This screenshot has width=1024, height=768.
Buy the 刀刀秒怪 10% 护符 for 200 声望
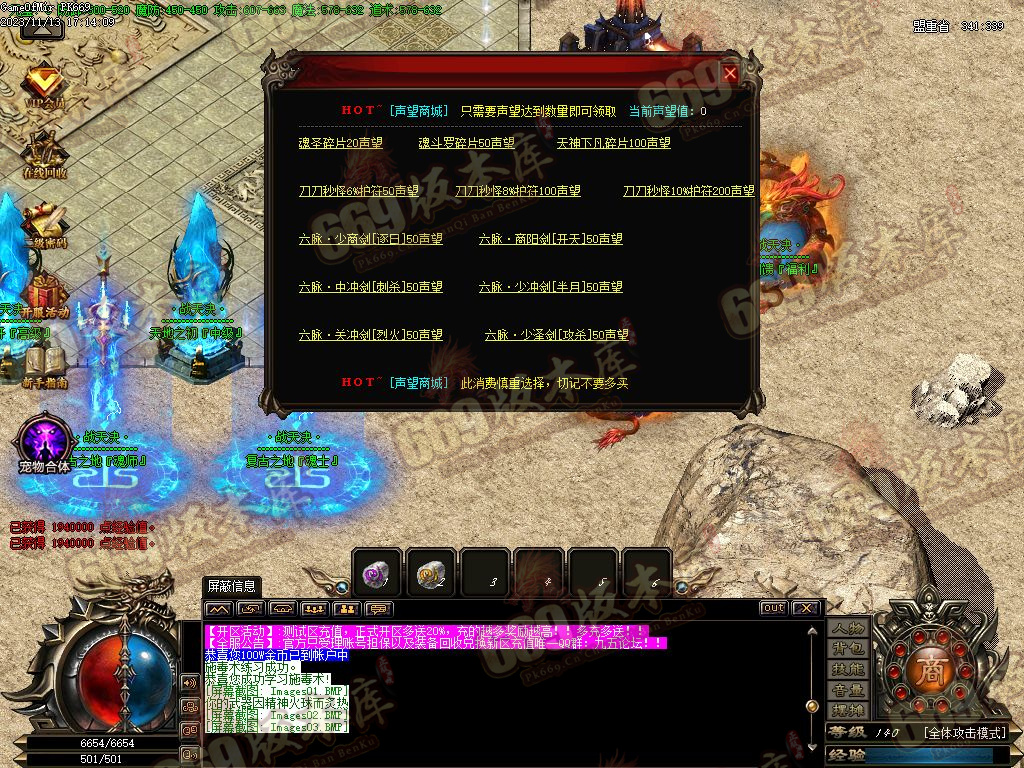click(x=688, y=191)
